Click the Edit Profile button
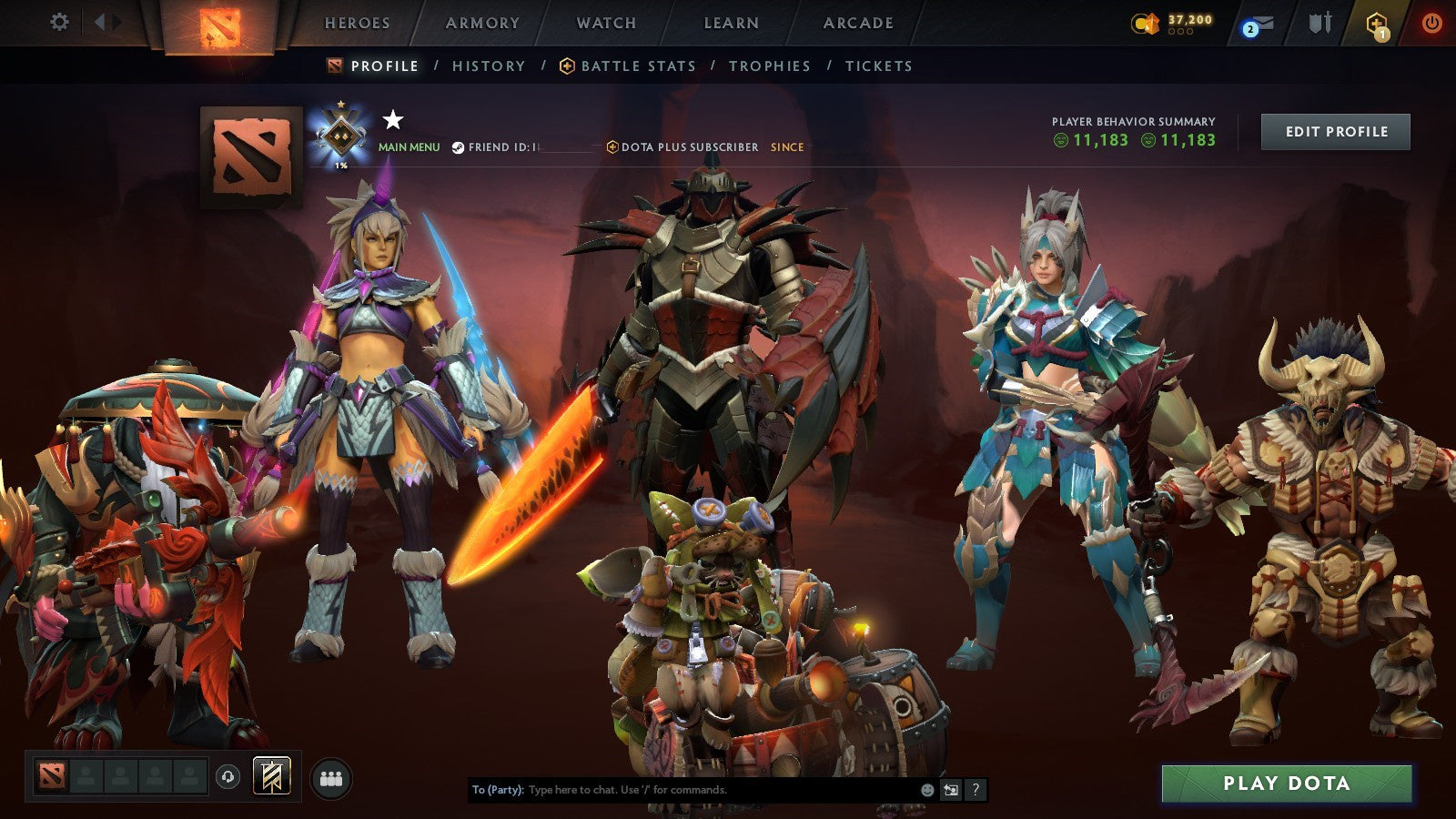 1334,131
